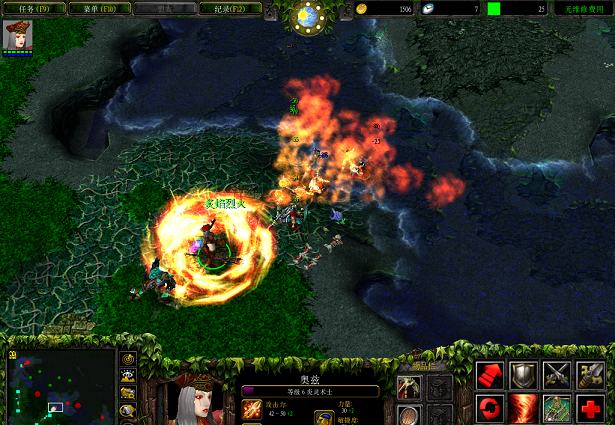Click the red circular arrows command
Screen dimensions: 615x425
coord(490,408)
